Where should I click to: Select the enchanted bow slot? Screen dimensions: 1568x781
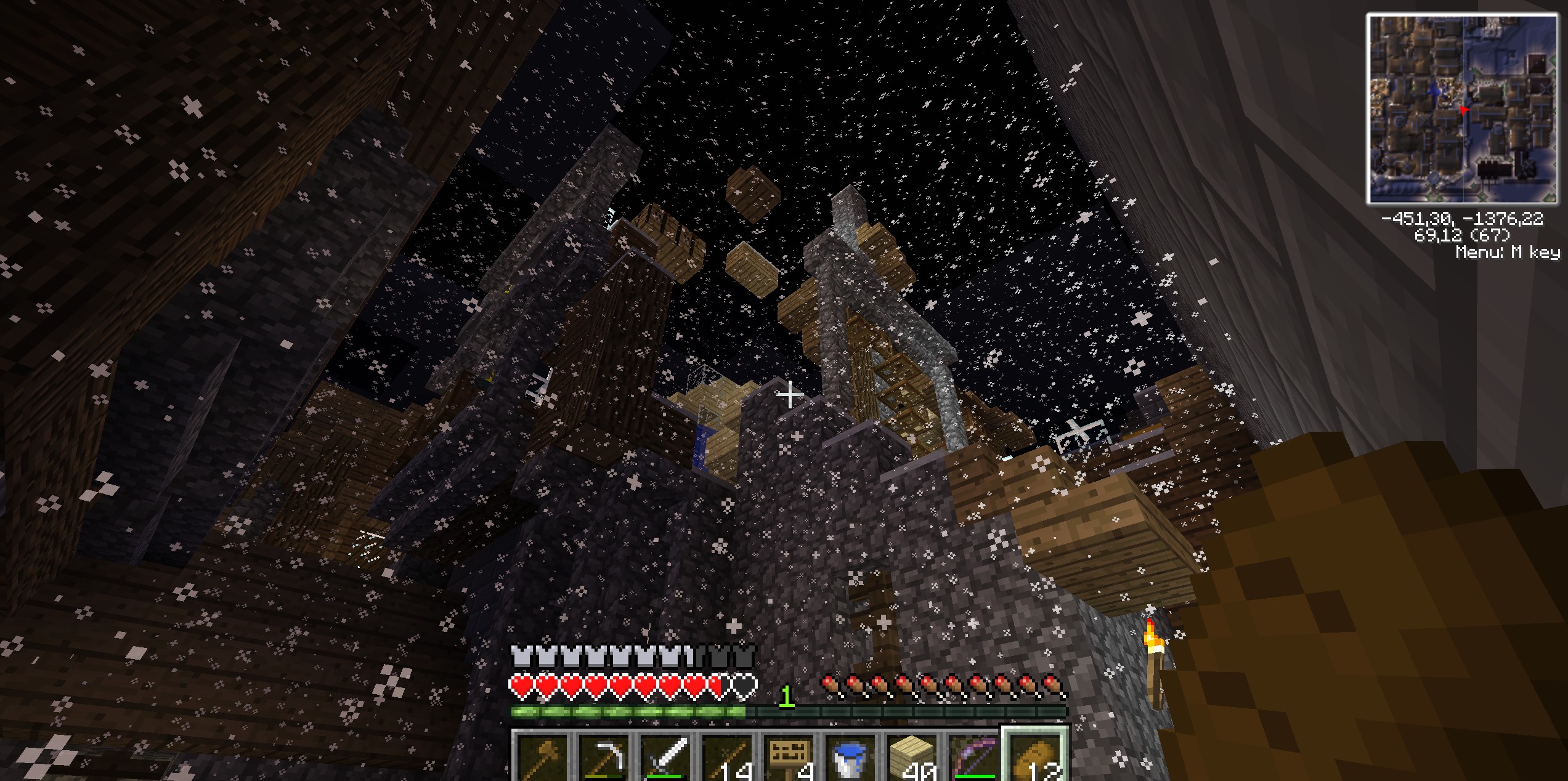(975, 758)
